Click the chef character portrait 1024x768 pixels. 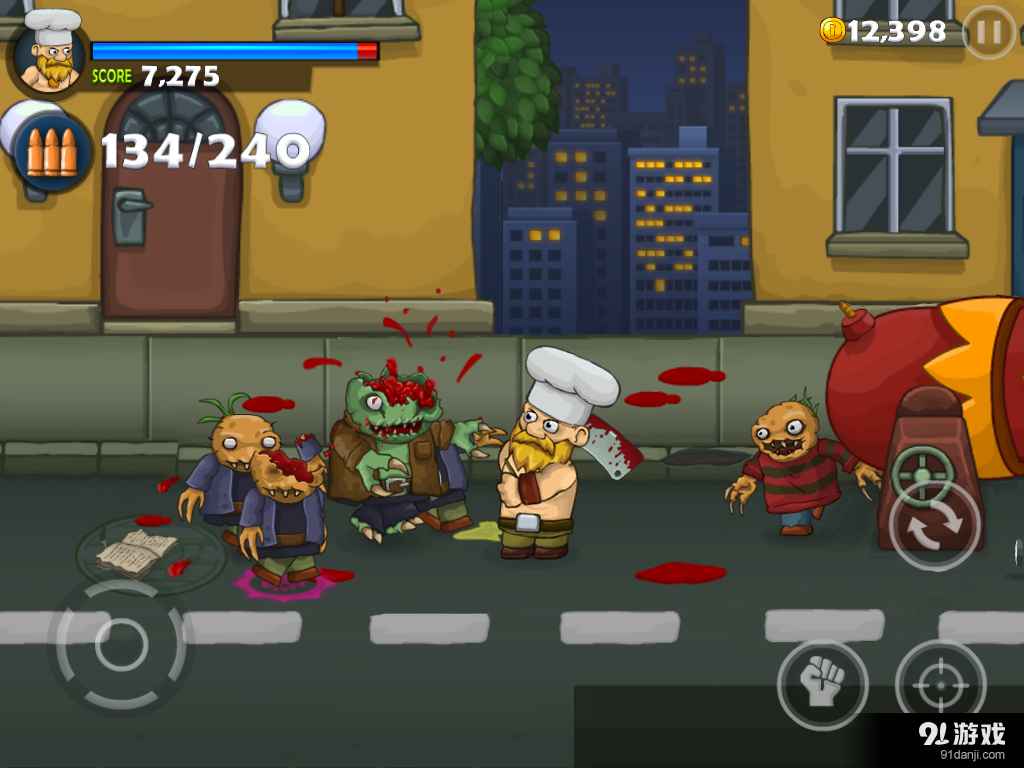tap(49, 55)
